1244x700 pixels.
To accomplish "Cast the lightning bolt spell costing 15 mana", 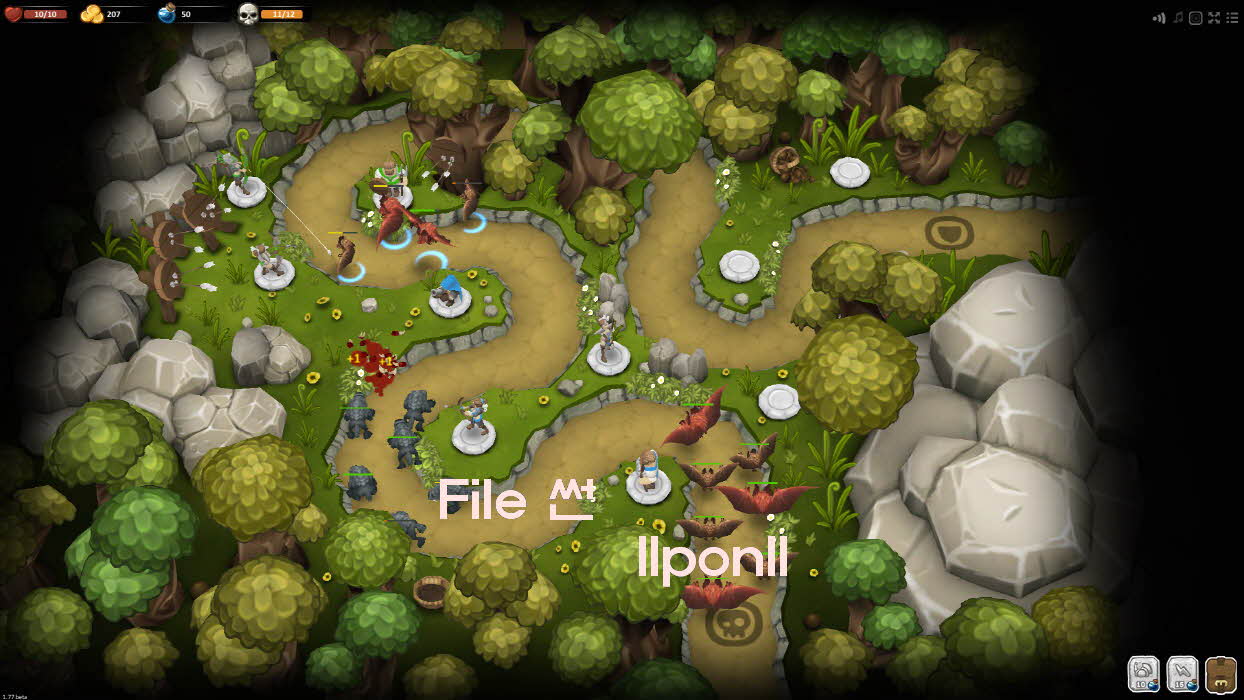I will point(1182,673).
